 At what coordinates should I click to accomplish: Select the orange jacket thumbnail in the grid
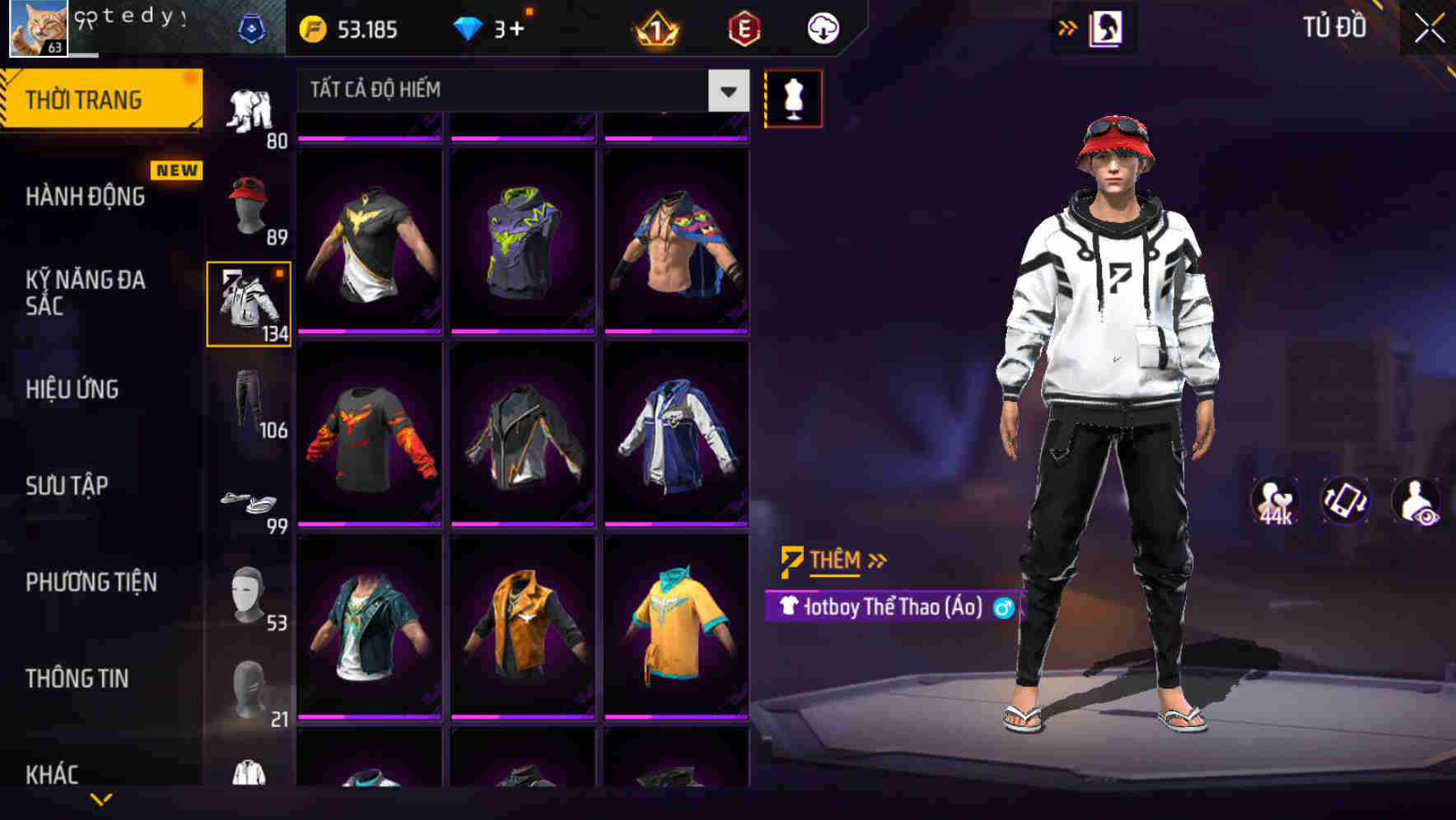tap(520, 628)
